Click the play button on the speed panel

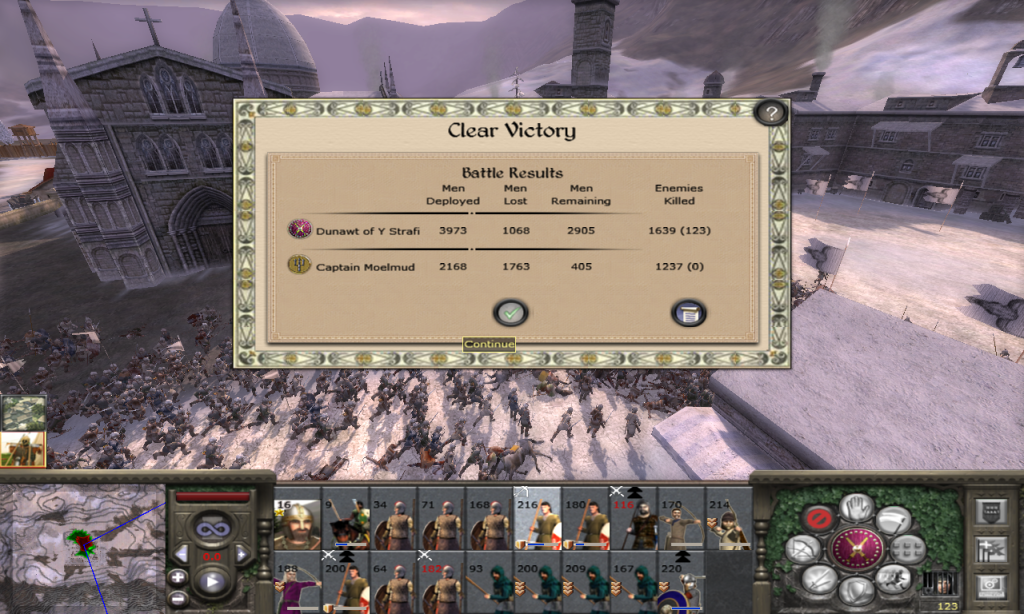point(211,579)
